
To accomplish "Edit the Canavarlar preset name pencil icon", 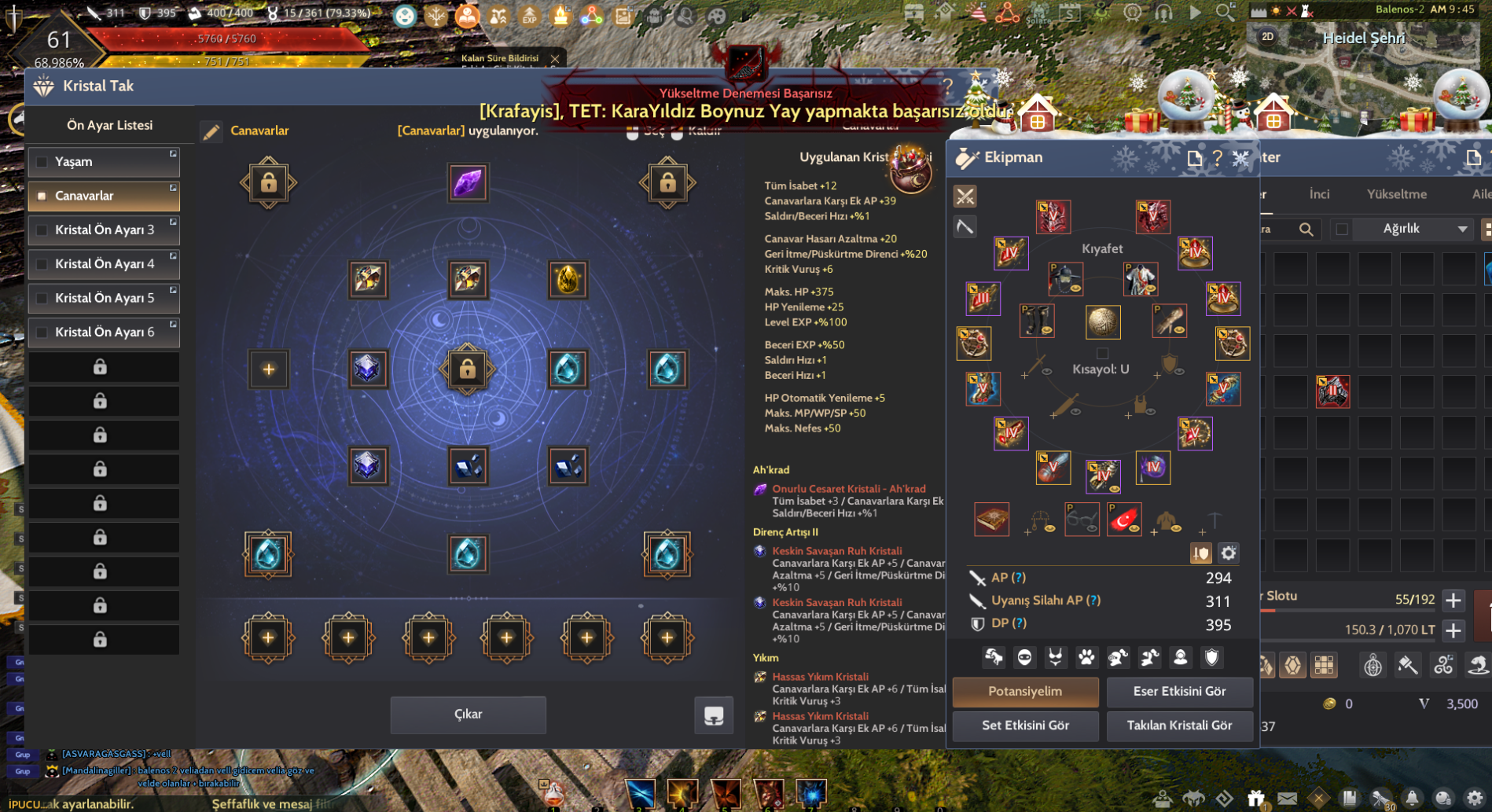I will 211,132.
